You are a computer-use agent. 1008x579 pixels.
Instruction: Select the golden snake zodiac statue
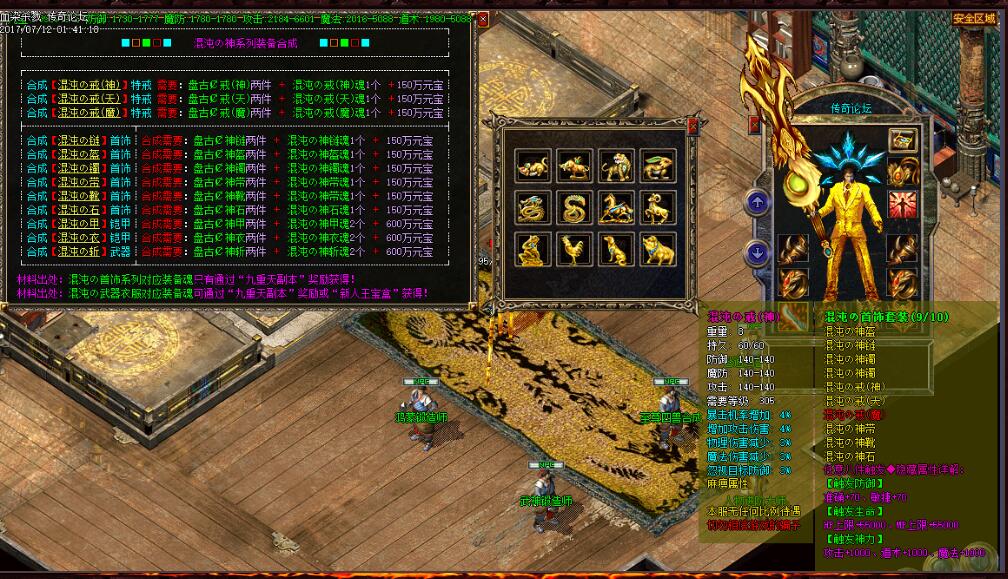pos(574,208)
